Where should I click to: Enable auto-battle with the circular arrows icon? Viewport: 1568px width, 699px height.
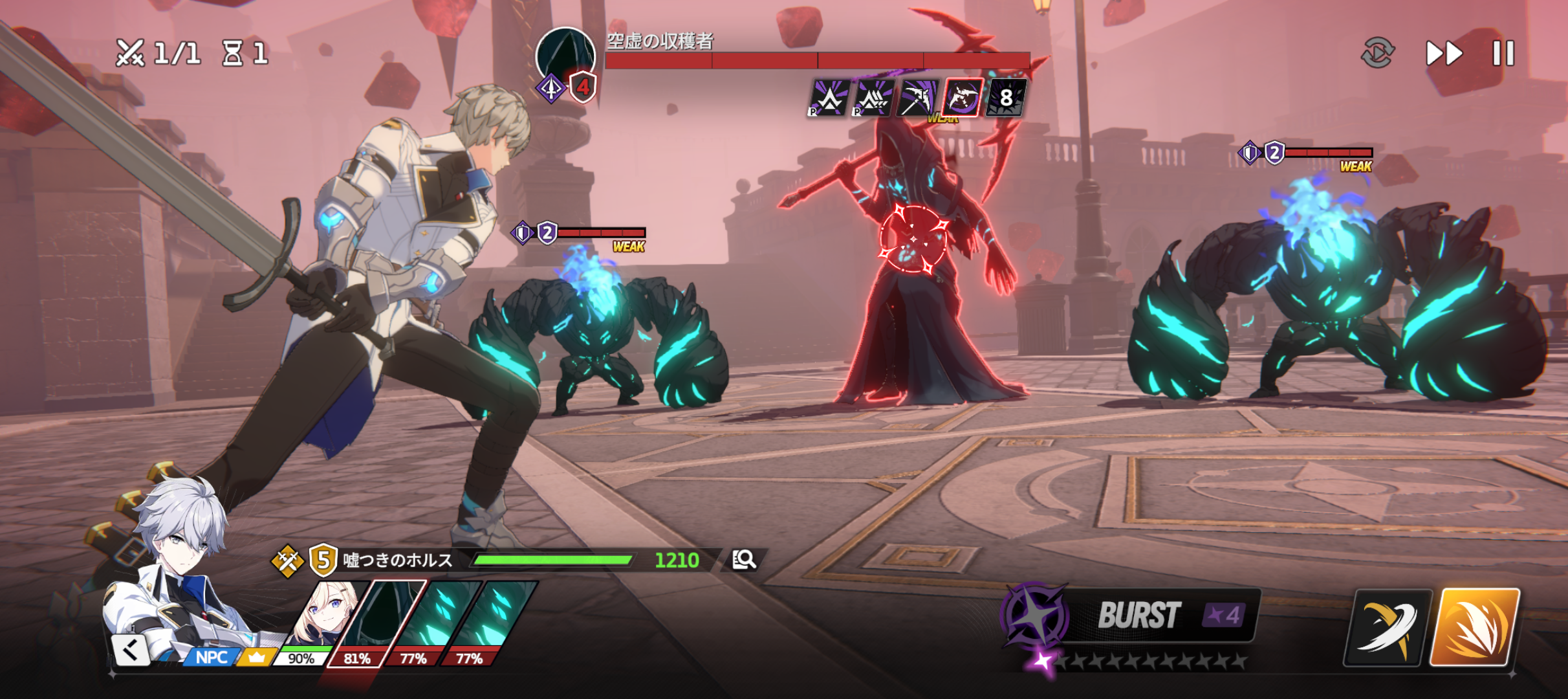(x=1377, y=53)
